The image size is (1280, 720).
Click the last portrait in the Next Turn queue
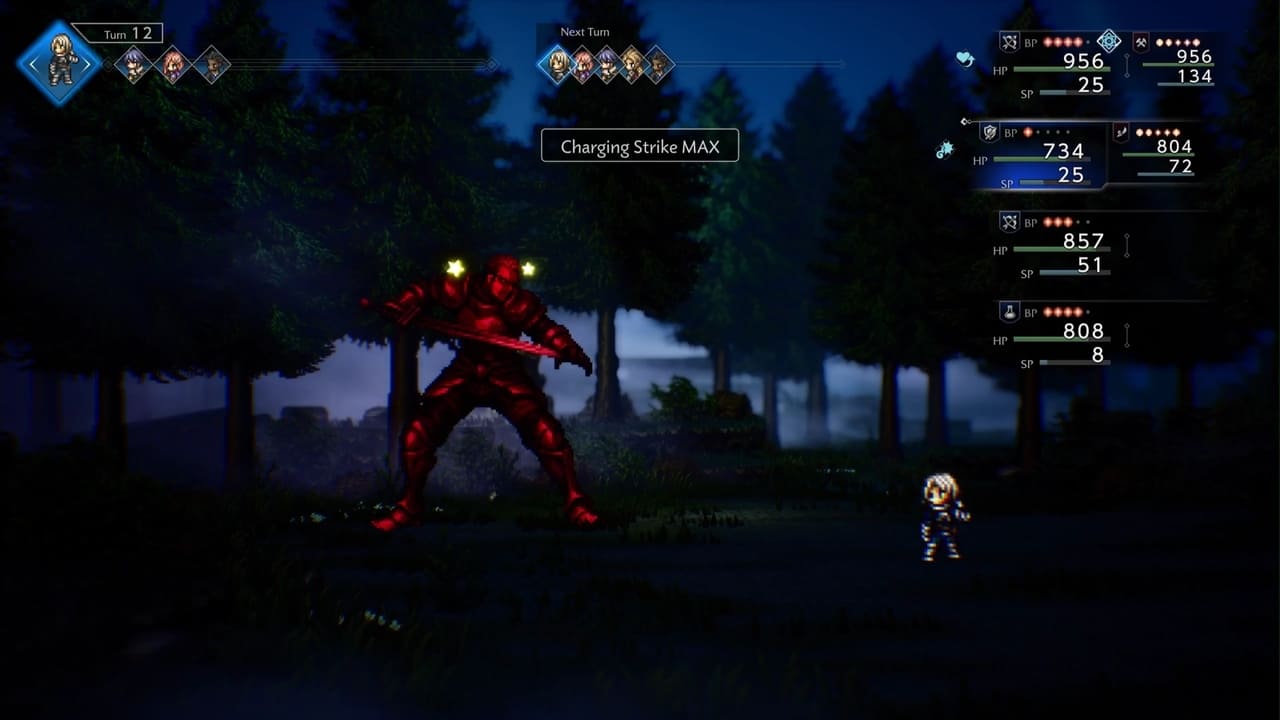point(657,65)
